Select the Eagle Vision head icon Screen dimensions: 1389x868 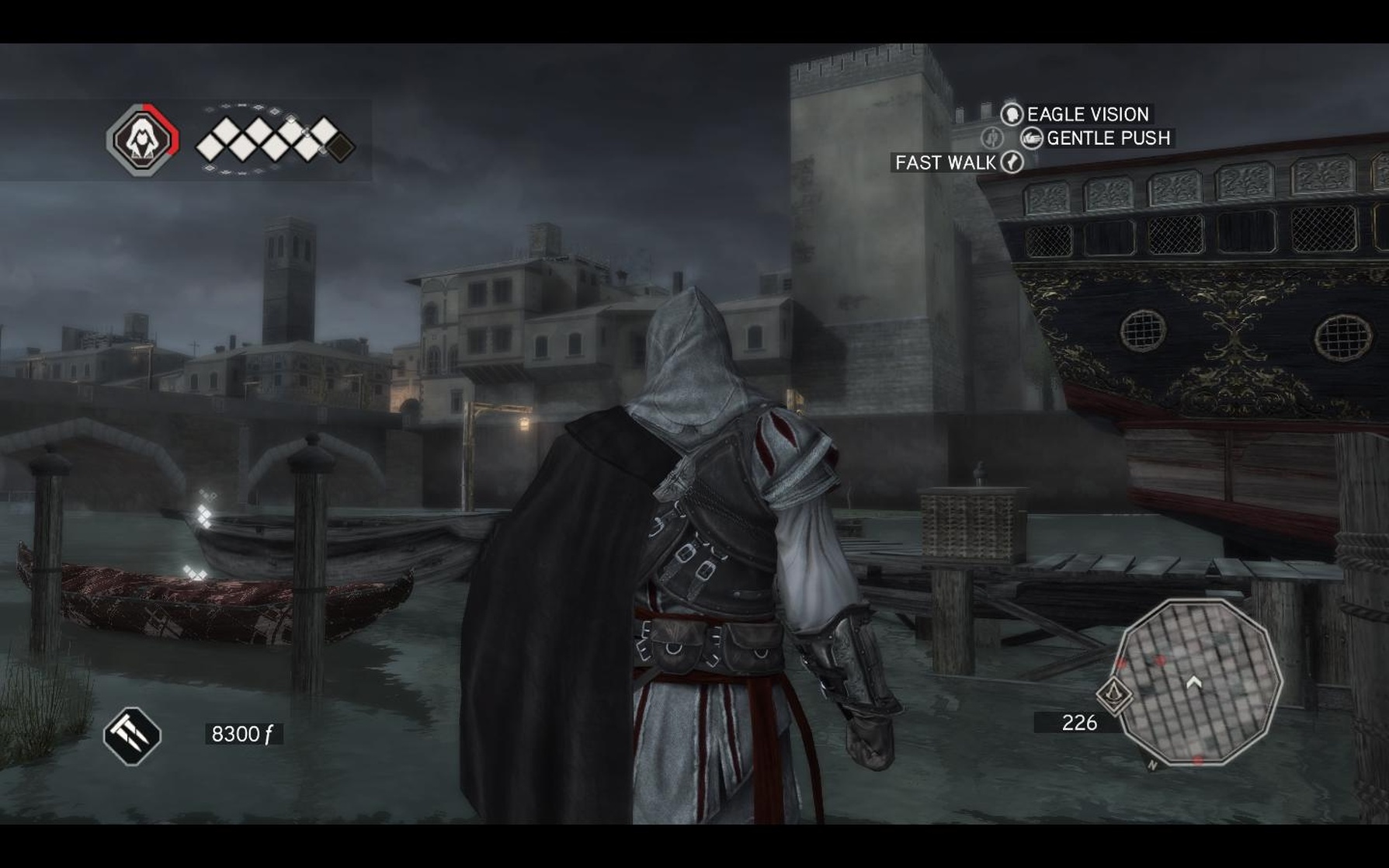1013,114
